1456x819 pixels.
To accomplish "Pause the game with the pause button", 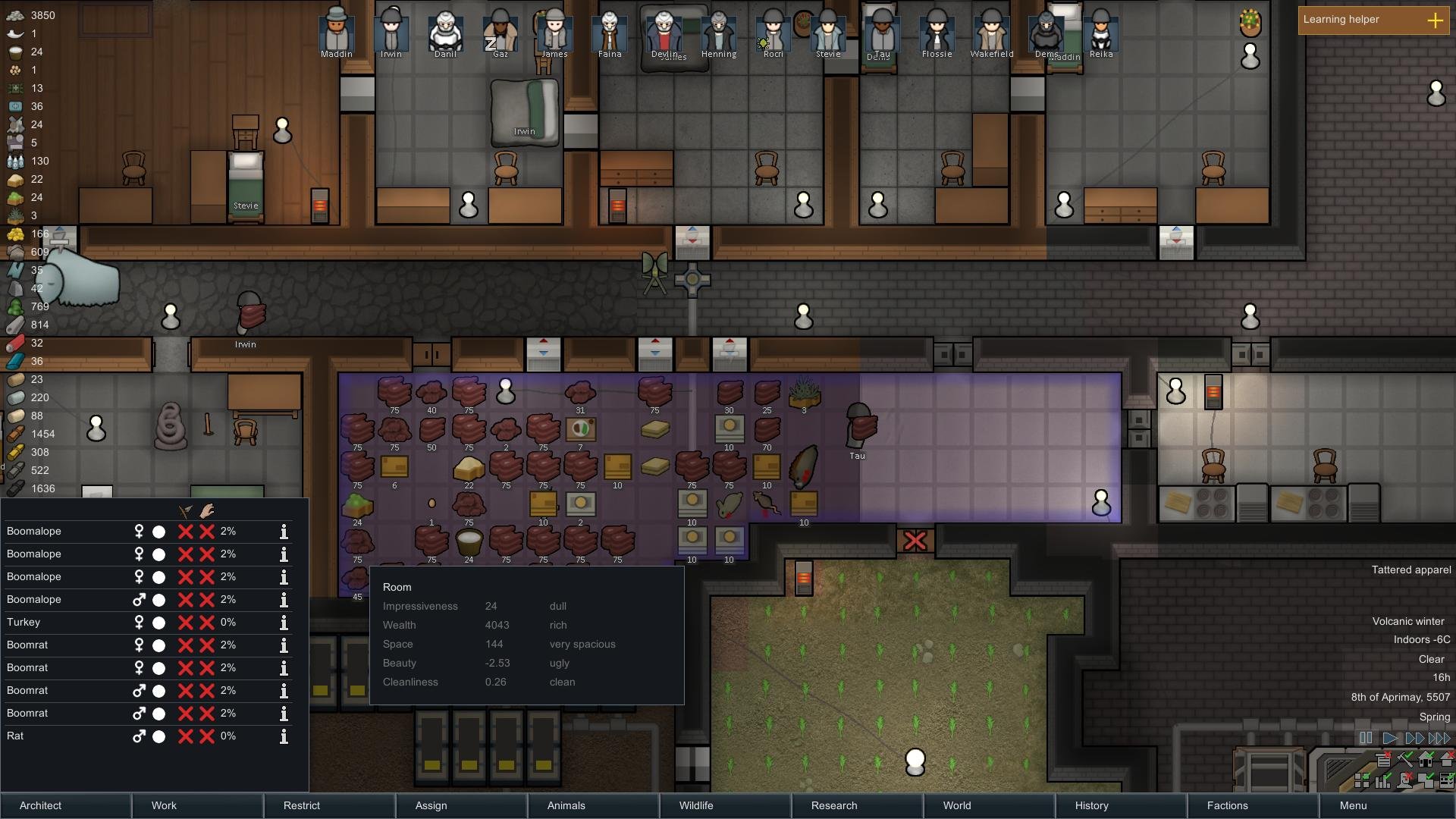I will point(1366,738).
